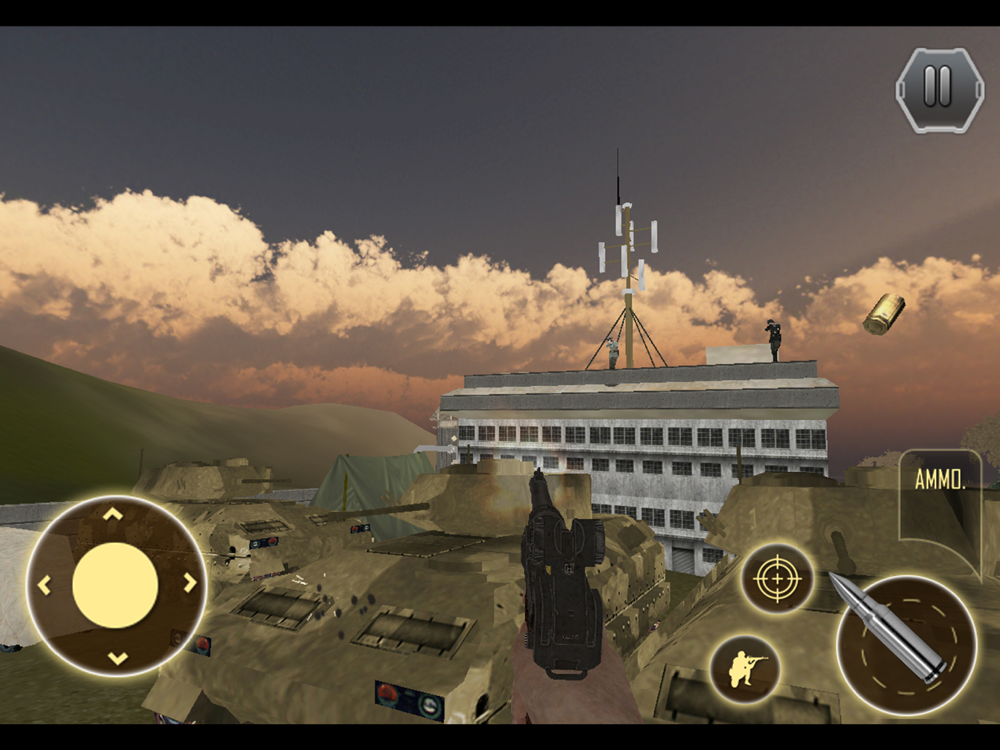Toggle the crouching soldier stance button
1000x750 pixels.
click(746, 668)
